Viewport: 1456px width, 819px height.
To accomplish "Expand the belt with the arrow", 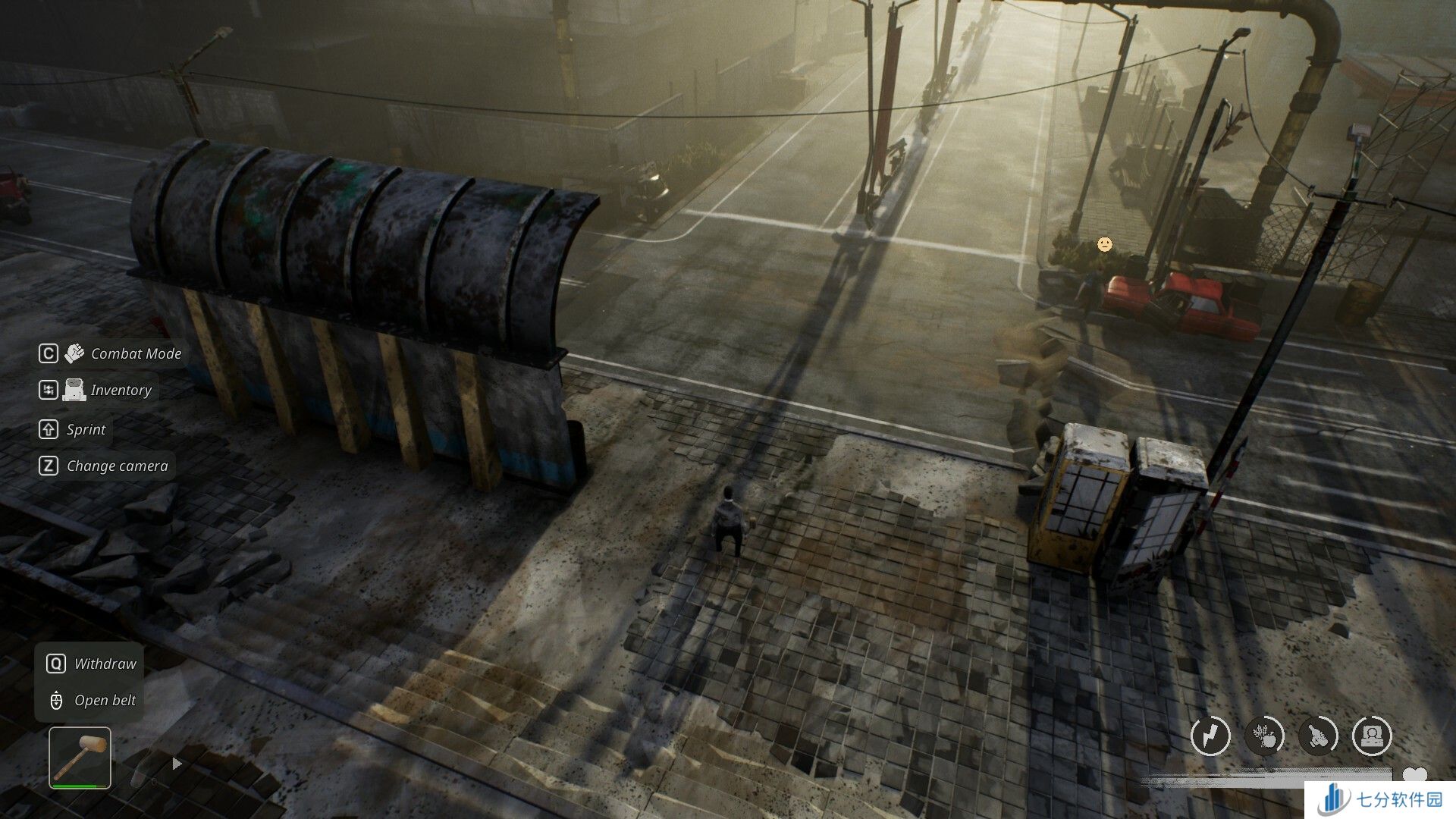I will (x=177, y=764).
